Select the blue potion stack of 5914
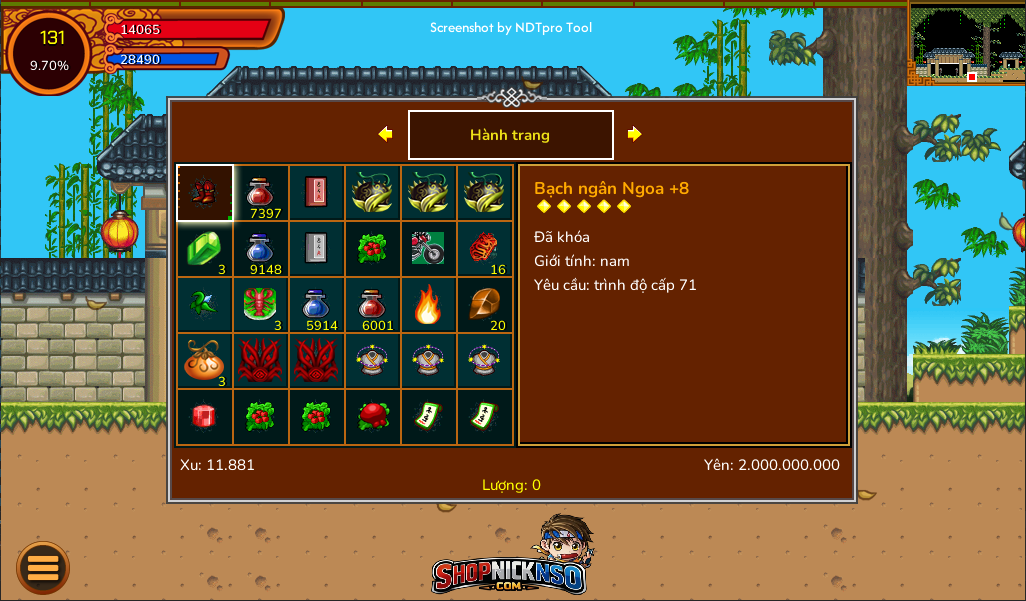 point(317,305)
